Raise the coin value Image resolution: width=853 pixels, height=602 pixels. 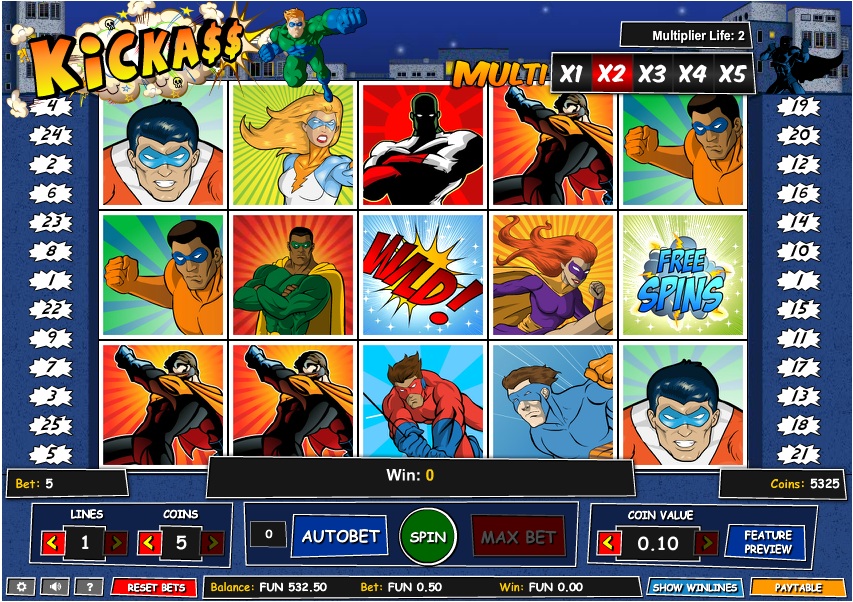pos(707,543)
